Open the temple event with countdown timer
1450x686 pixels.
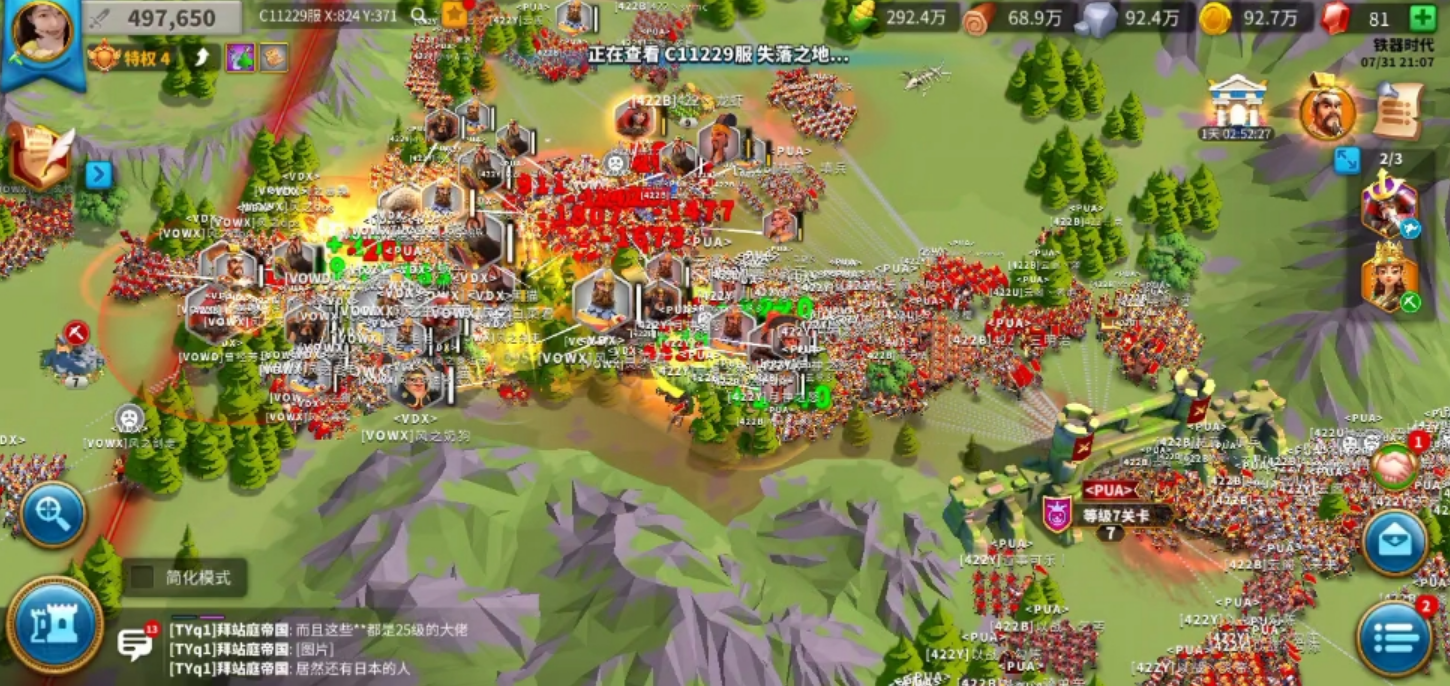tap(1237, 105)
